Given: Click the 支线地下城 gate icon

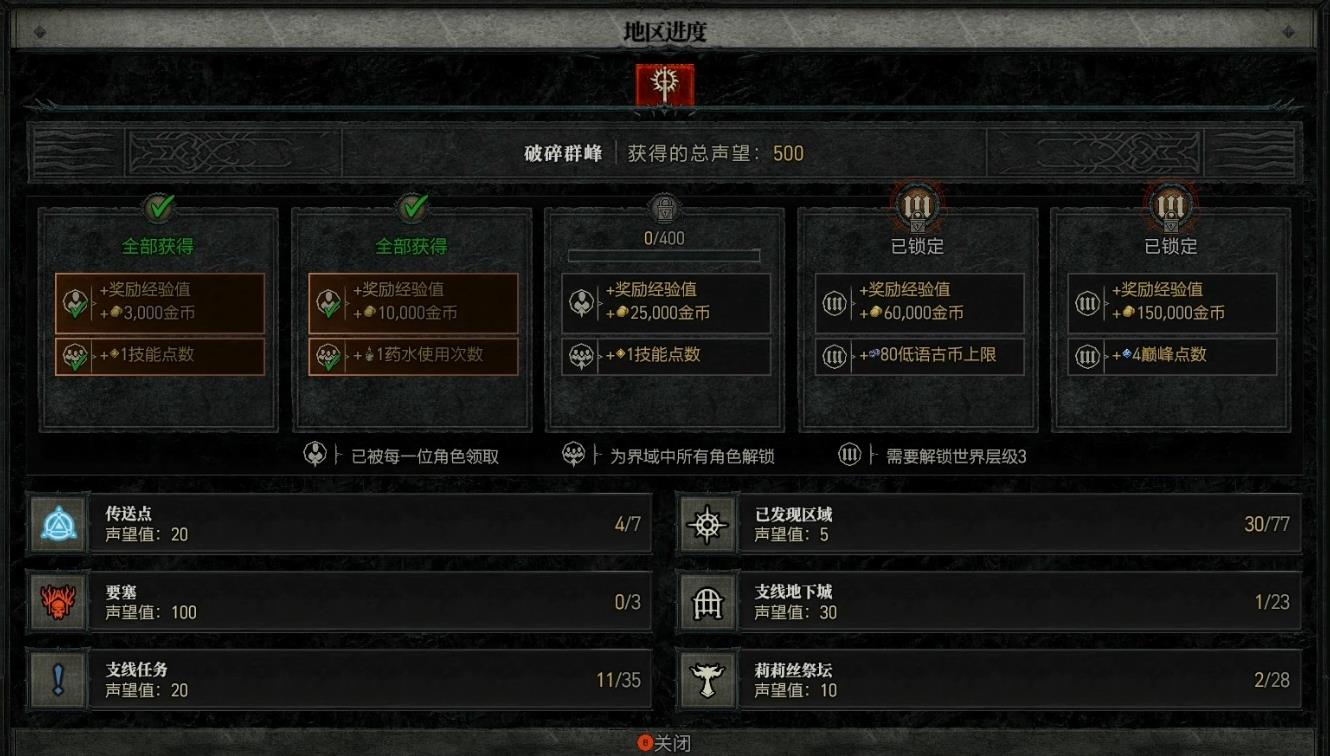Looking at the screenshot, I should click(x=708, y=601).
